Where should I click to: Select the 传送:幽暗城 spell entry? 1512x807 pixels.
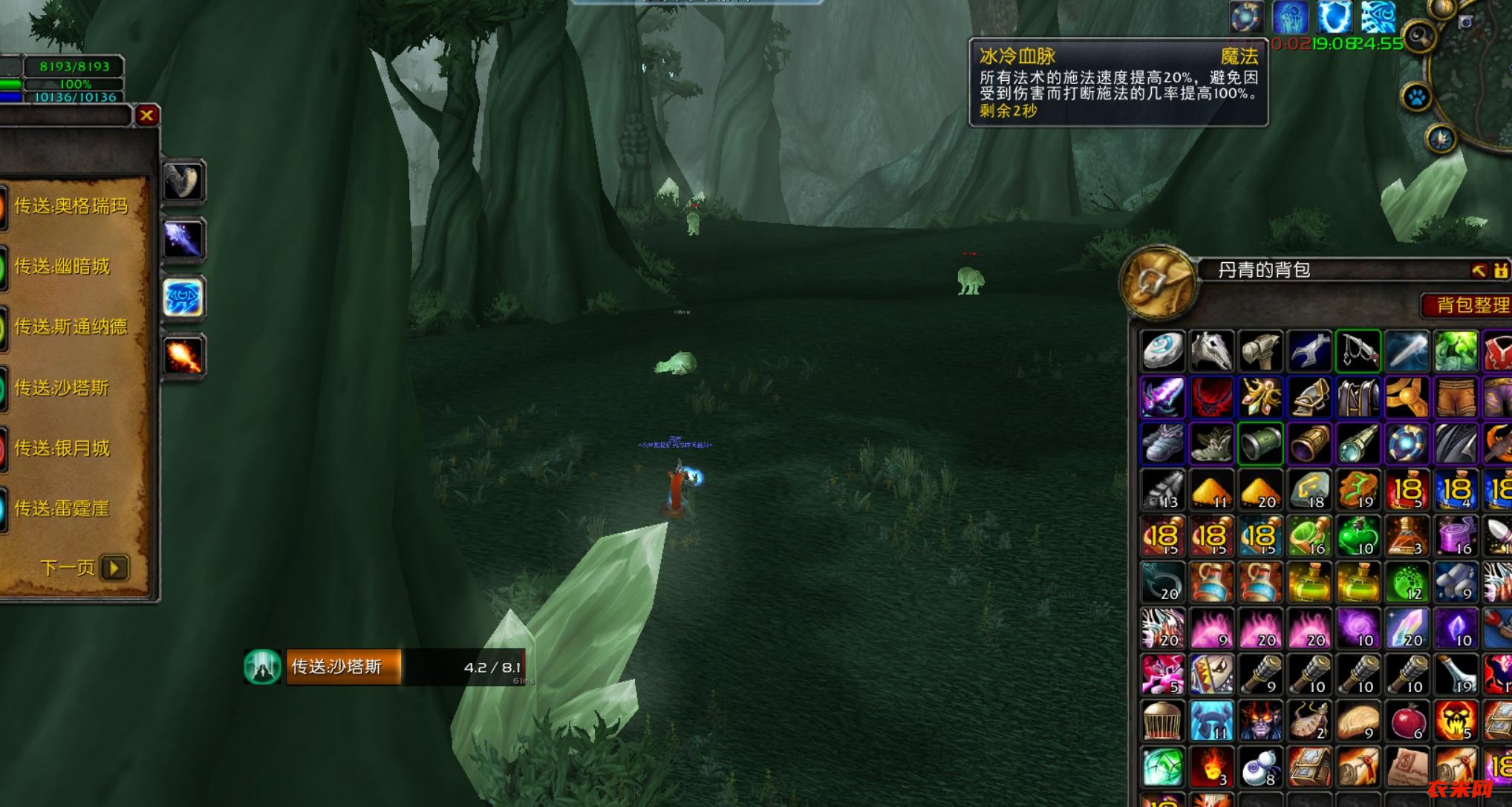[x=62, y=267]
